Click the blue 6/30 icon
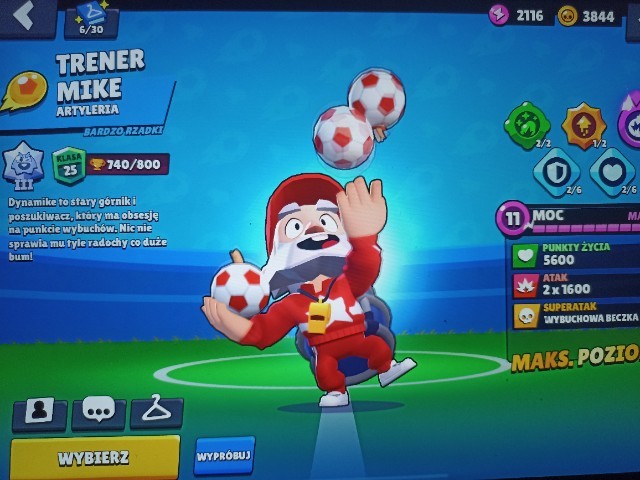The width and height of the screenshot is (640, 480). [90, 17]
